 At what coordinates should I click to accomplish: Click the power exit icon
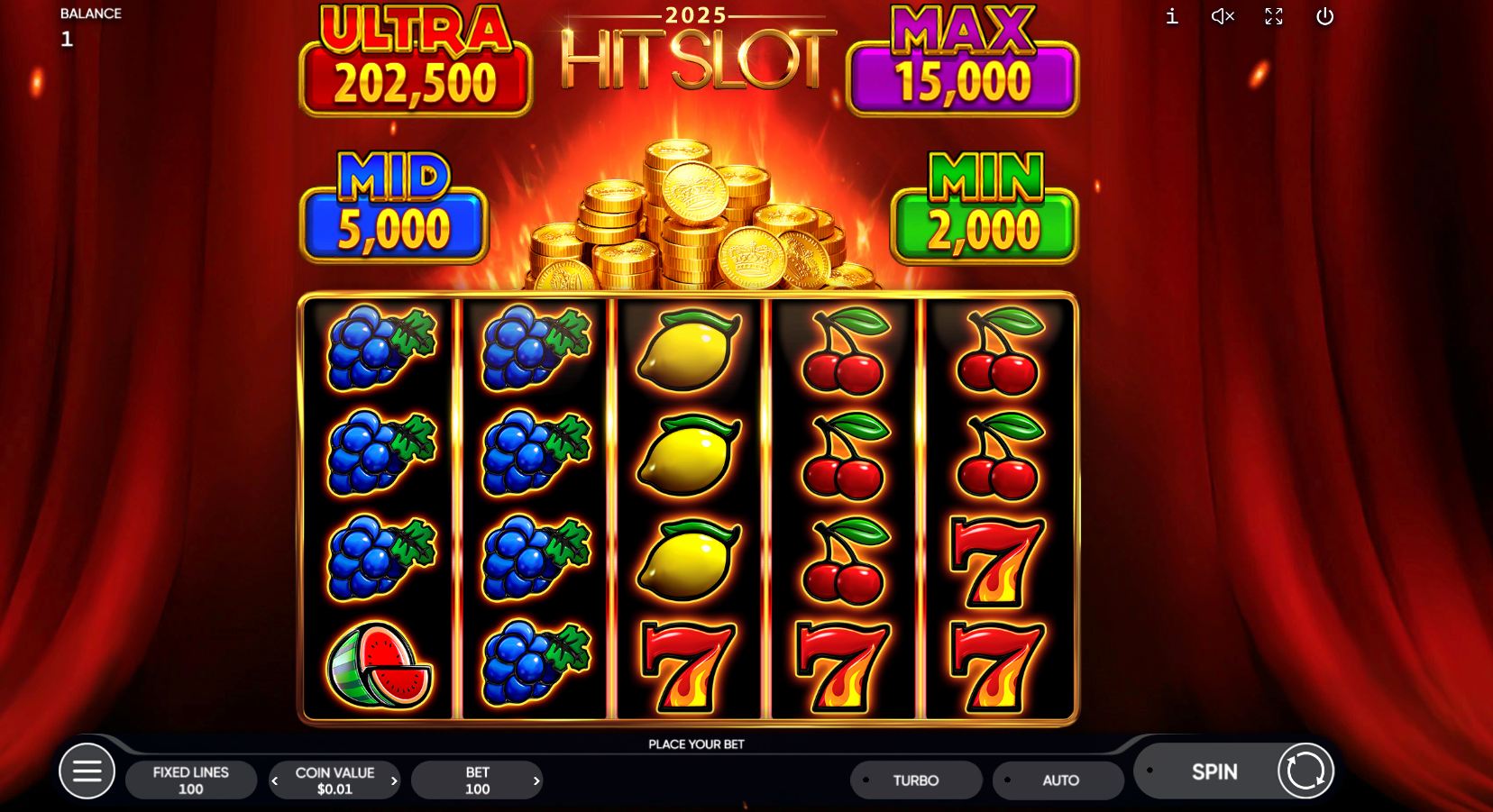coord(1325,16)
